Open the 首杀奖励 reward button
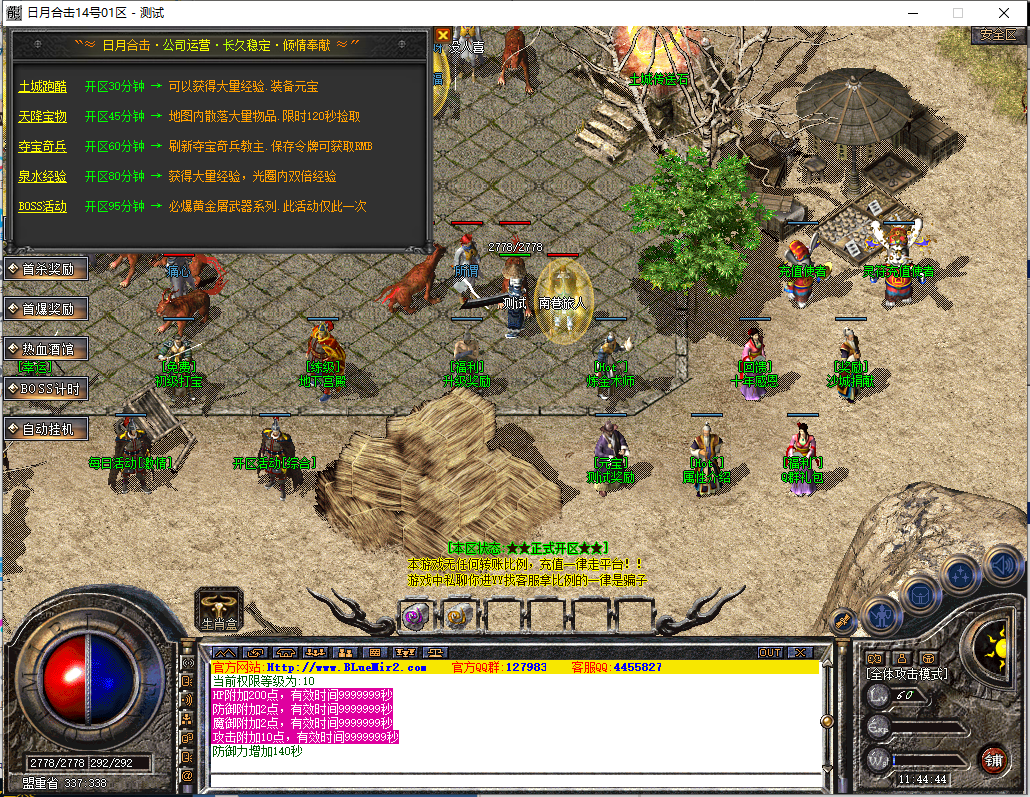1030x797 pixels. [47, 269]
